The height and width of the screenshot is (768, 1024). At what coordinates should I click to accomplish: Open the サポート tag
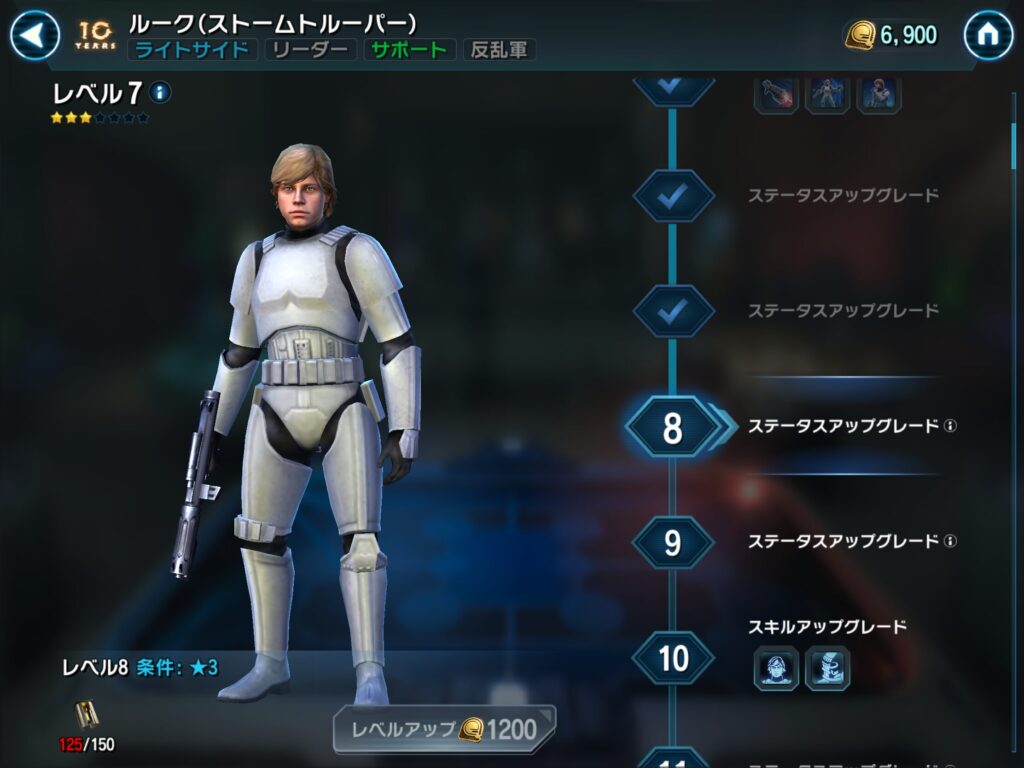409,50
